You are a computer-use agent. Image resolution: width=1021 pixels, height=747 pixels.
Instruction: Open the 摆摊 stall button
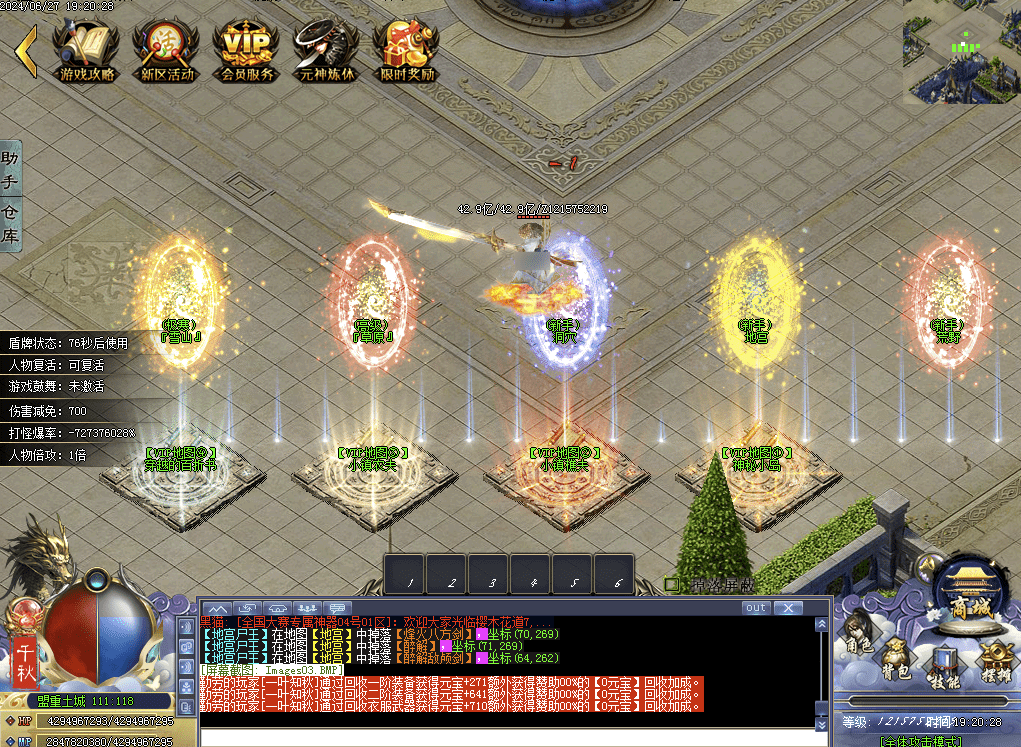pyautogui.click(x=995, y=662)
